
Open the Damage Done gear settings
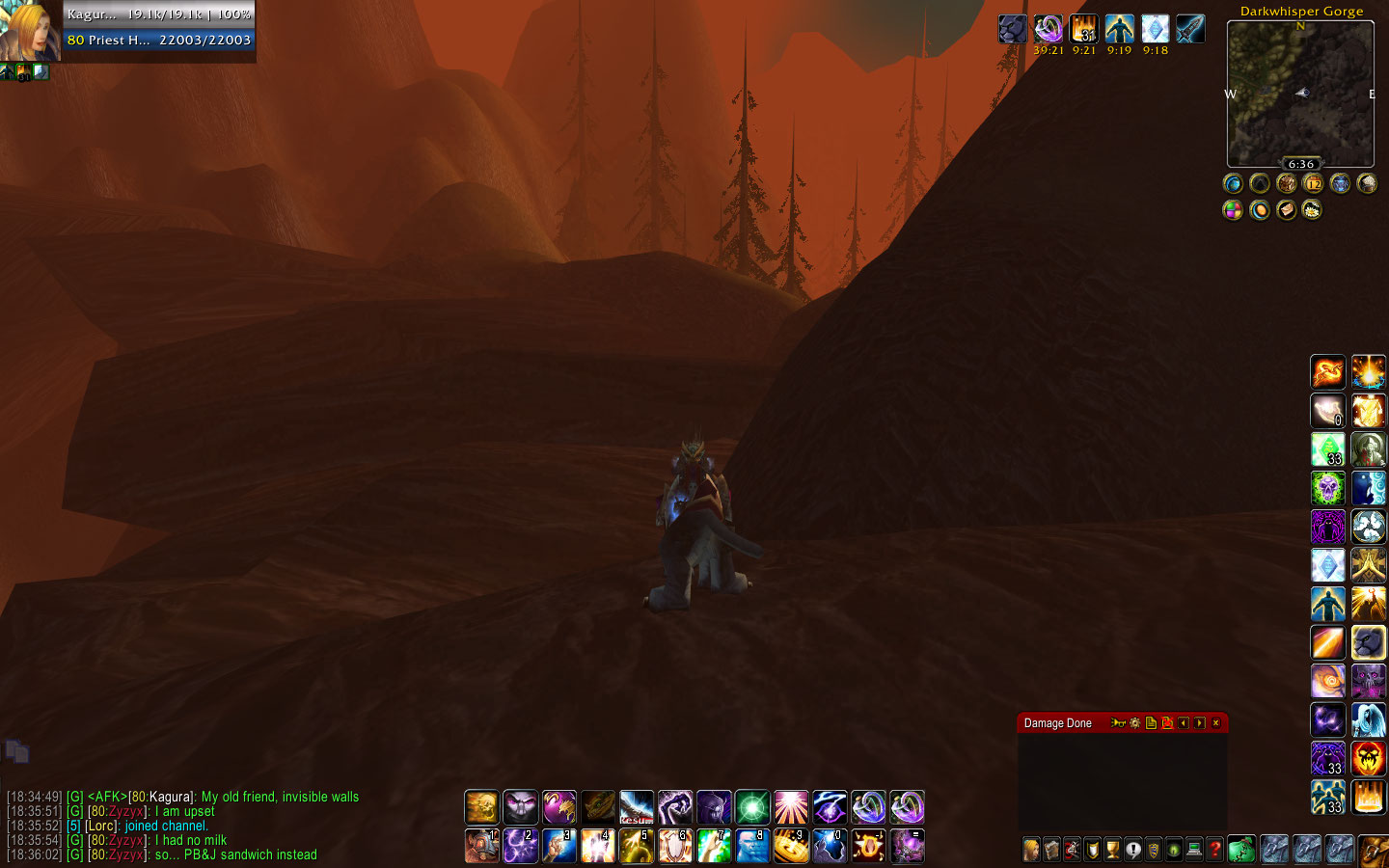pos(1135,722)
